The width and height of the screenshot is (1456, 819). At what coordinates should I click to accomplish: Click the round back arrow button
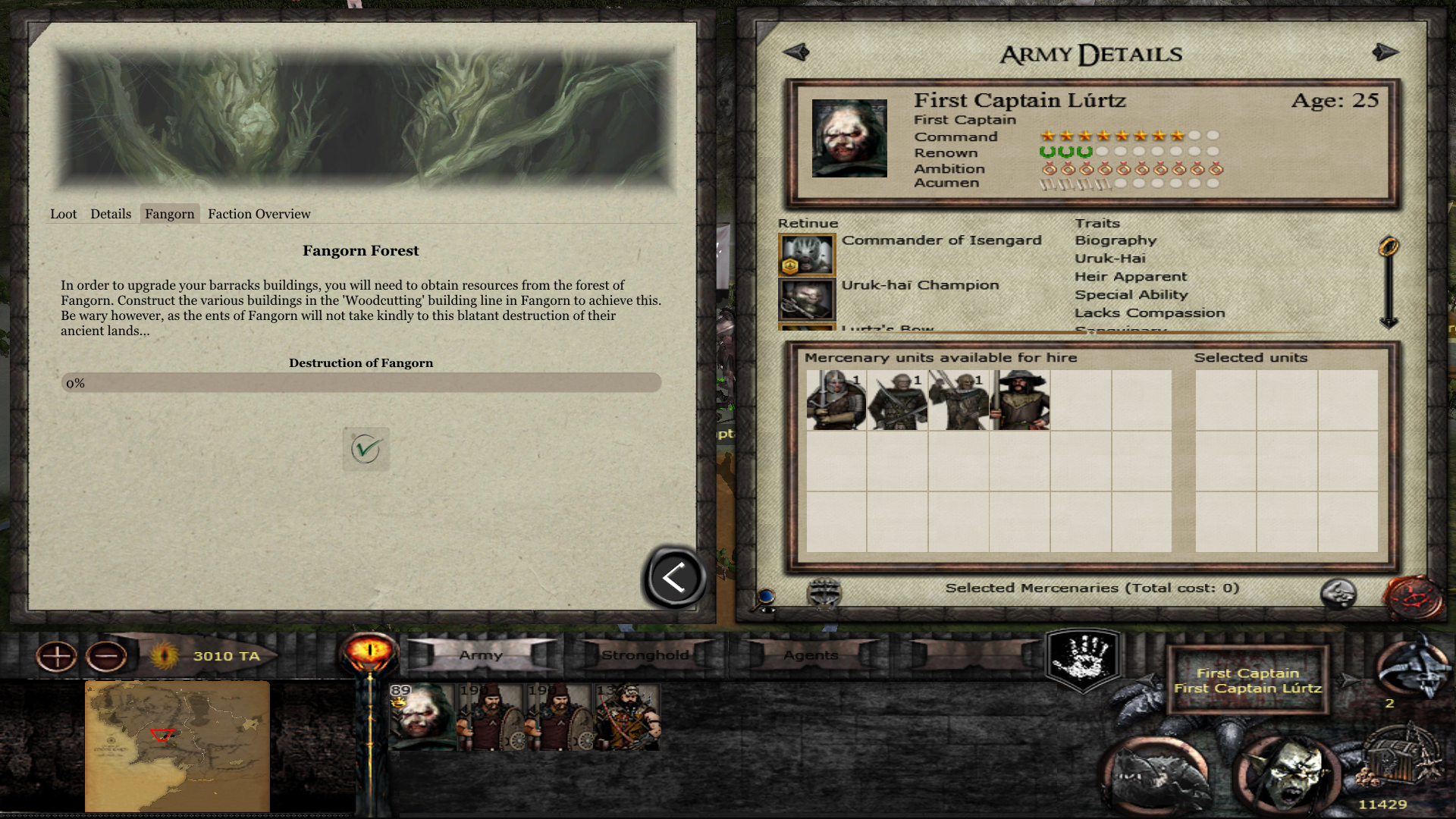click(x=674, y=578)
